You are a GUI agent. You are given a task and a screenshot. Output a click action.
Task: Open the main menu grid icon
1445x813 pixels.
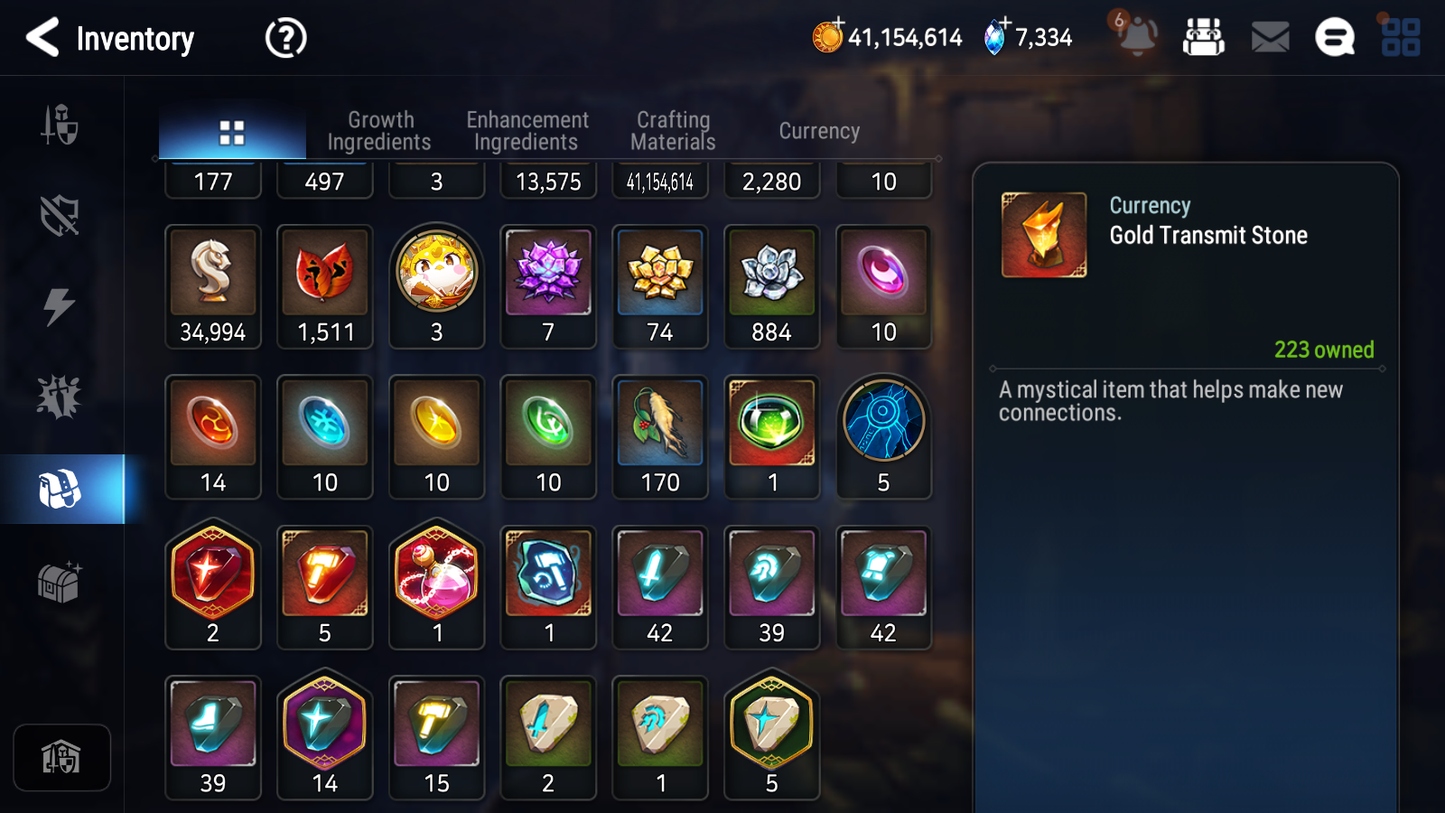[1400, 37]
